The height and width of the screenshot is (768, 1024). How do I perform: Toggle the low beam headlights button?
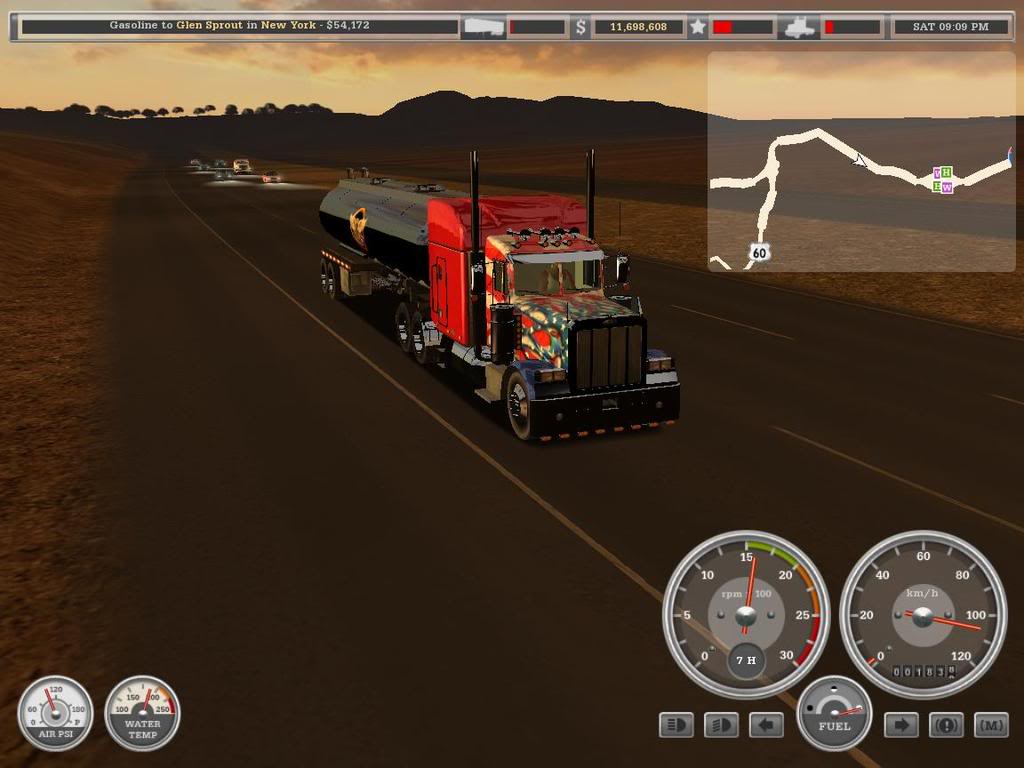pos(677,725)
